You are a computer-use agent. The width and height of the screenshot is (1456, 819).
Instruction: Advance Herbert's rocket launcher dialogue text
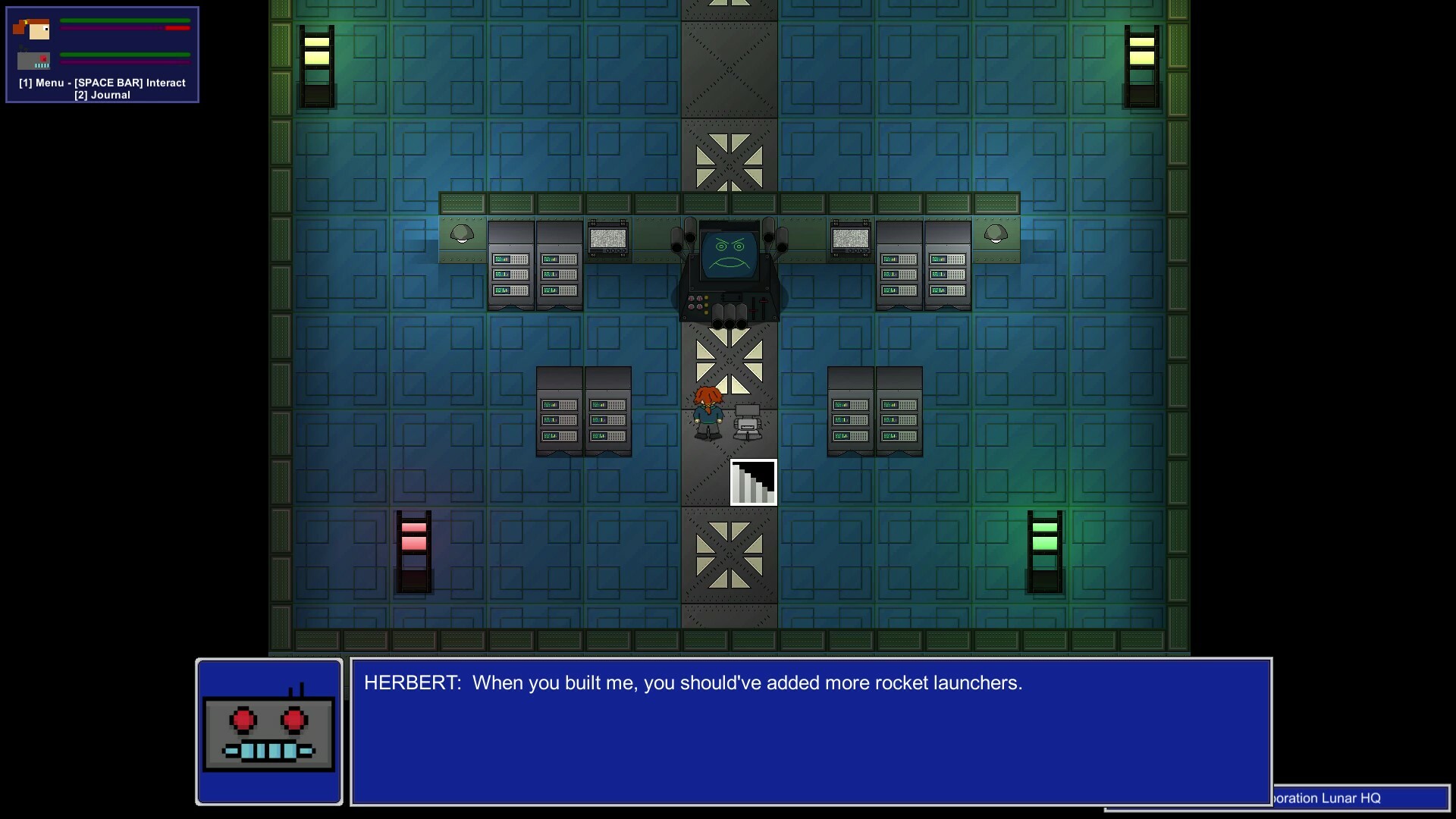pos(810,731)
